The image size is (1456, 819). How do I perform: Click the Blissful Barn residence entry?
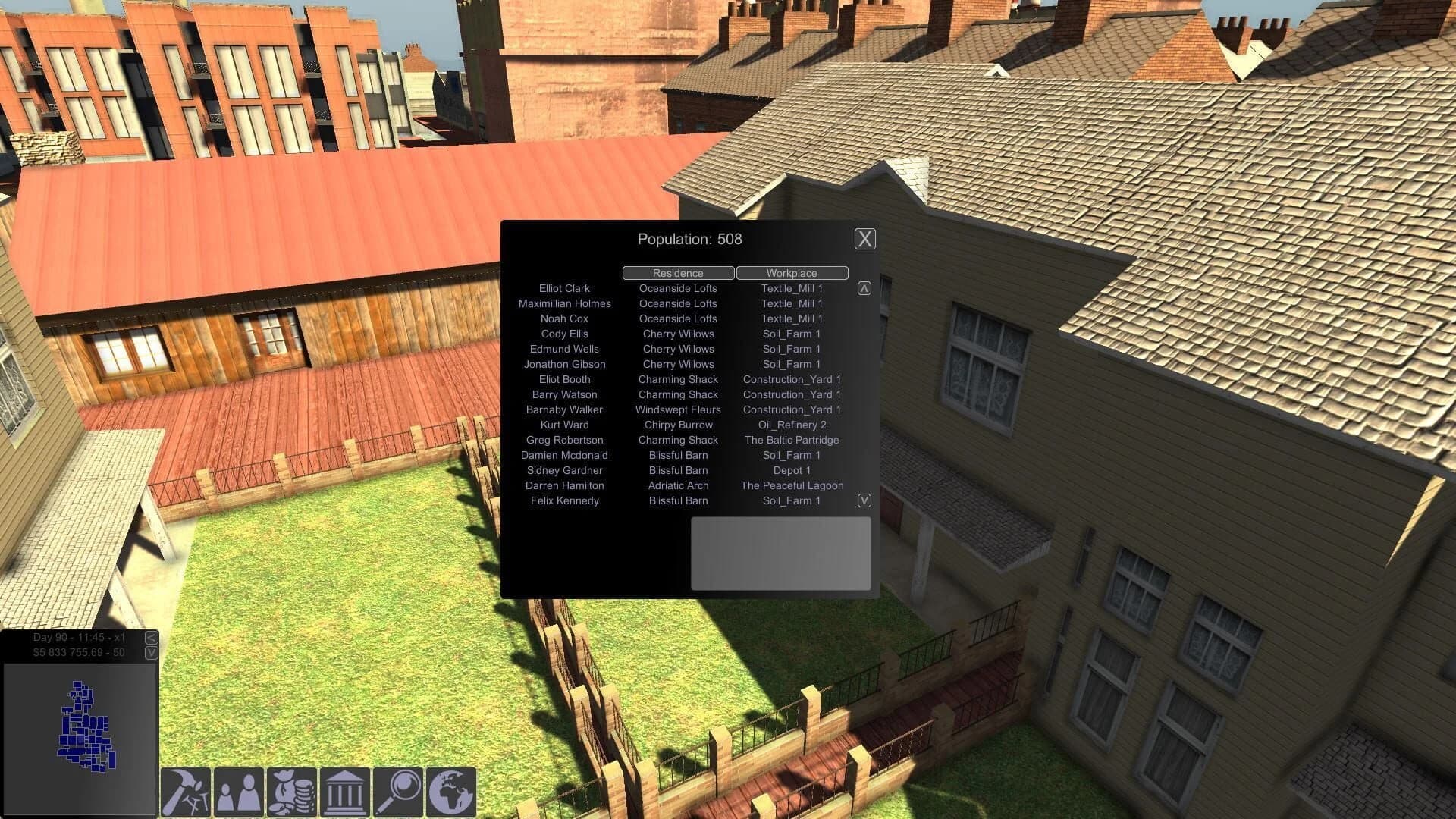point(677,455)
